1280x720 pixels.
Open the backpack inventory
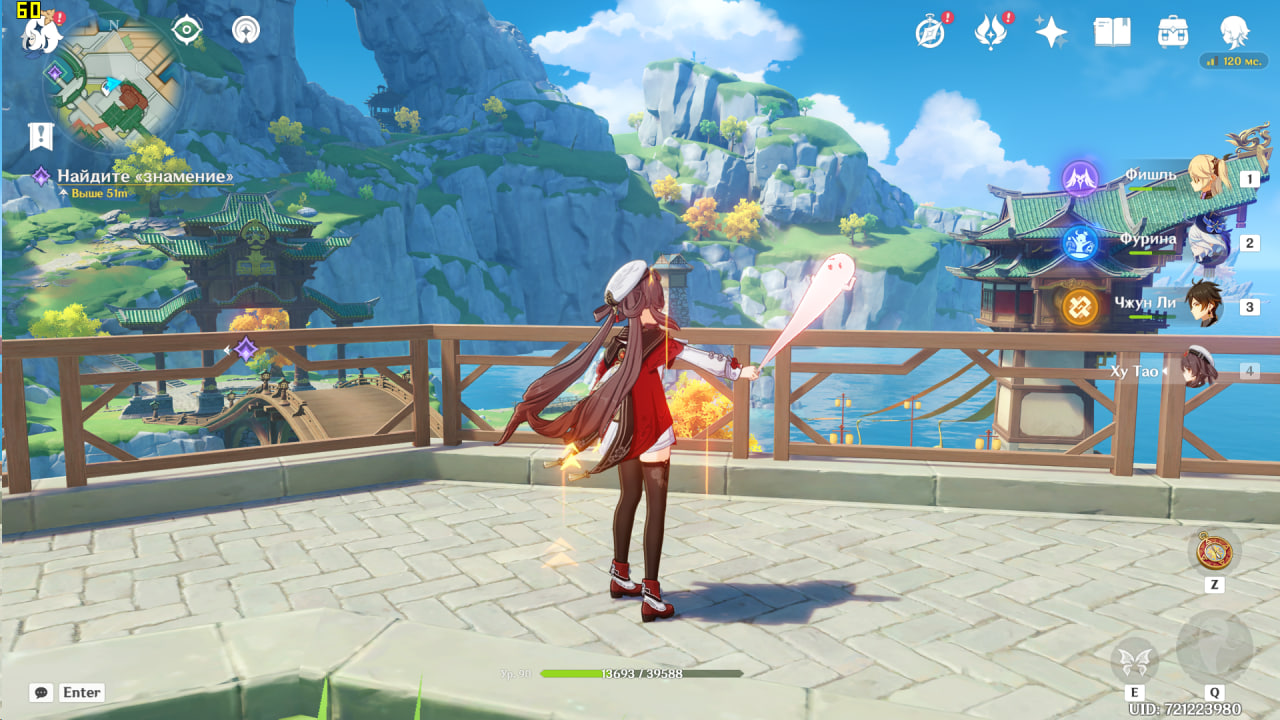1173,32
